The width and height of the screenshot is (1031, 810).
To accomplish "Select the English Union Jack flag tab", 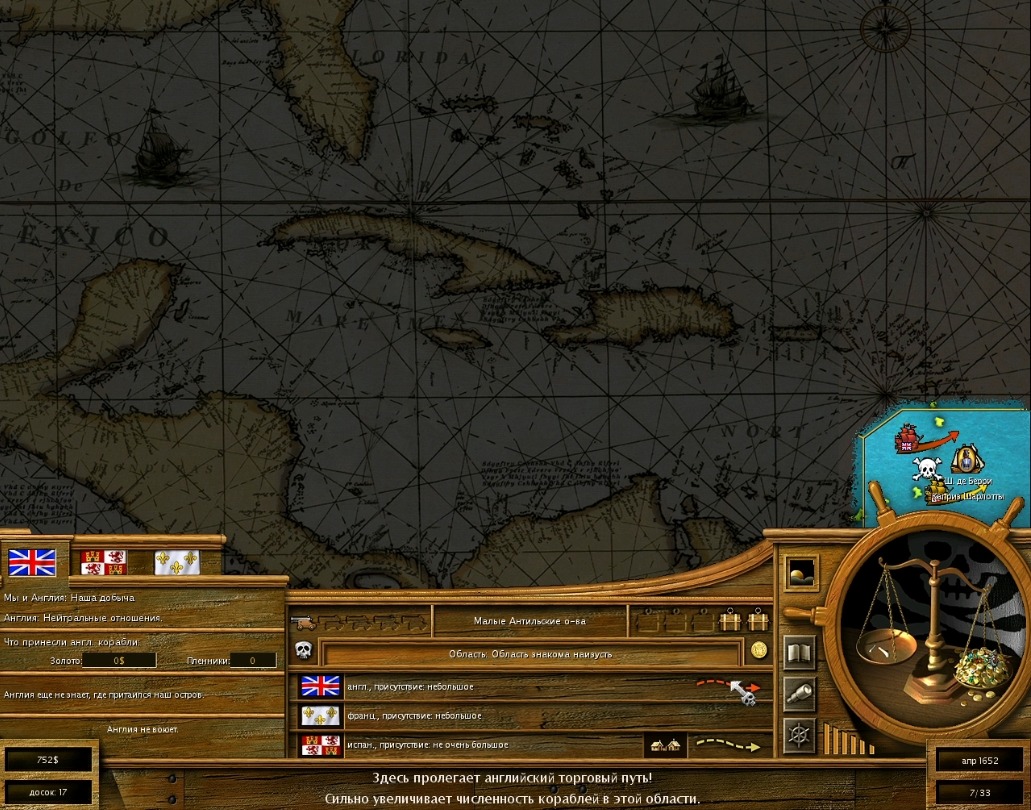I will 32,562.
